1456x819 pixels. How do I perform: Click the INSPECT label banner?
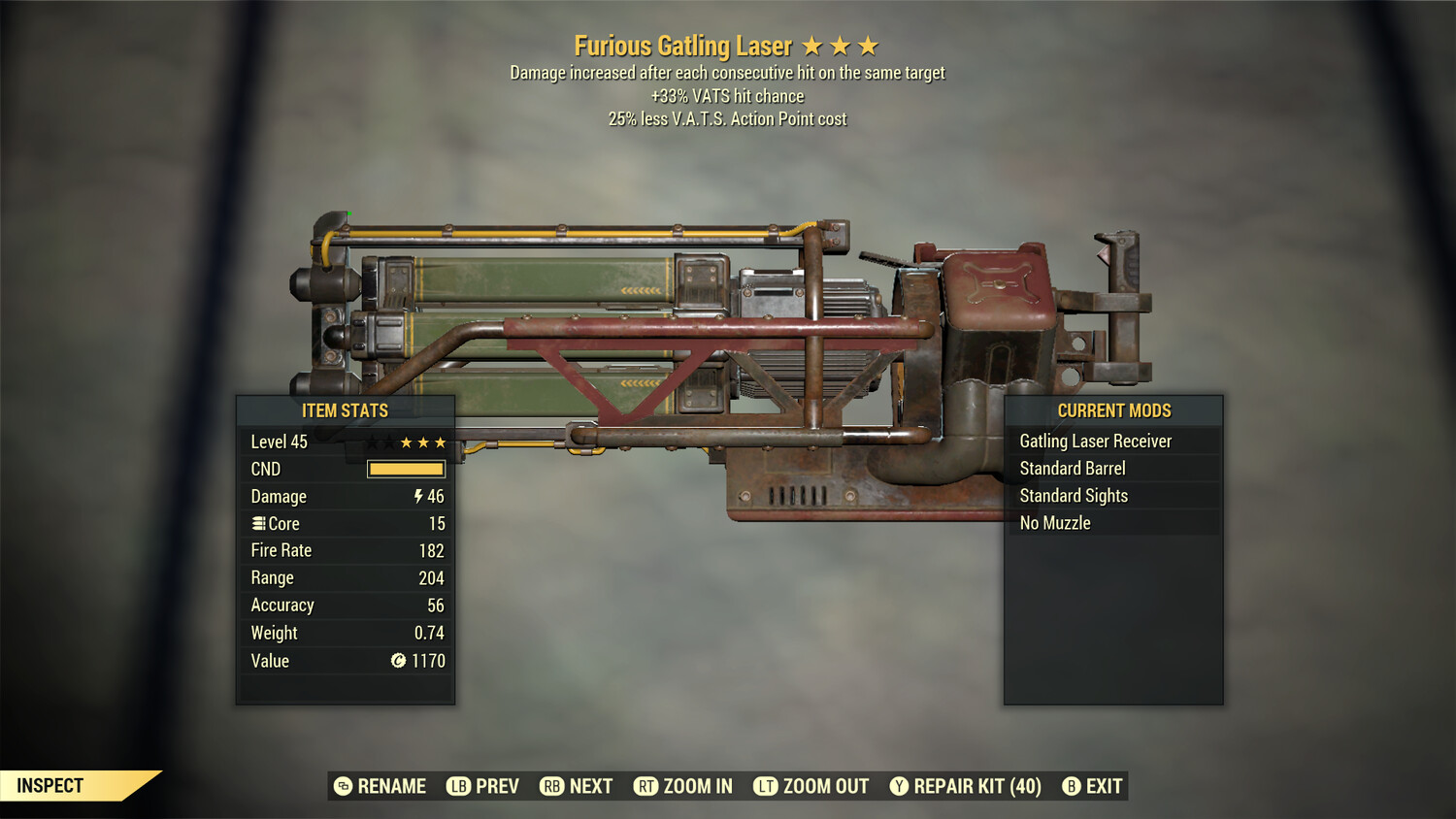(x=50, y=785)
